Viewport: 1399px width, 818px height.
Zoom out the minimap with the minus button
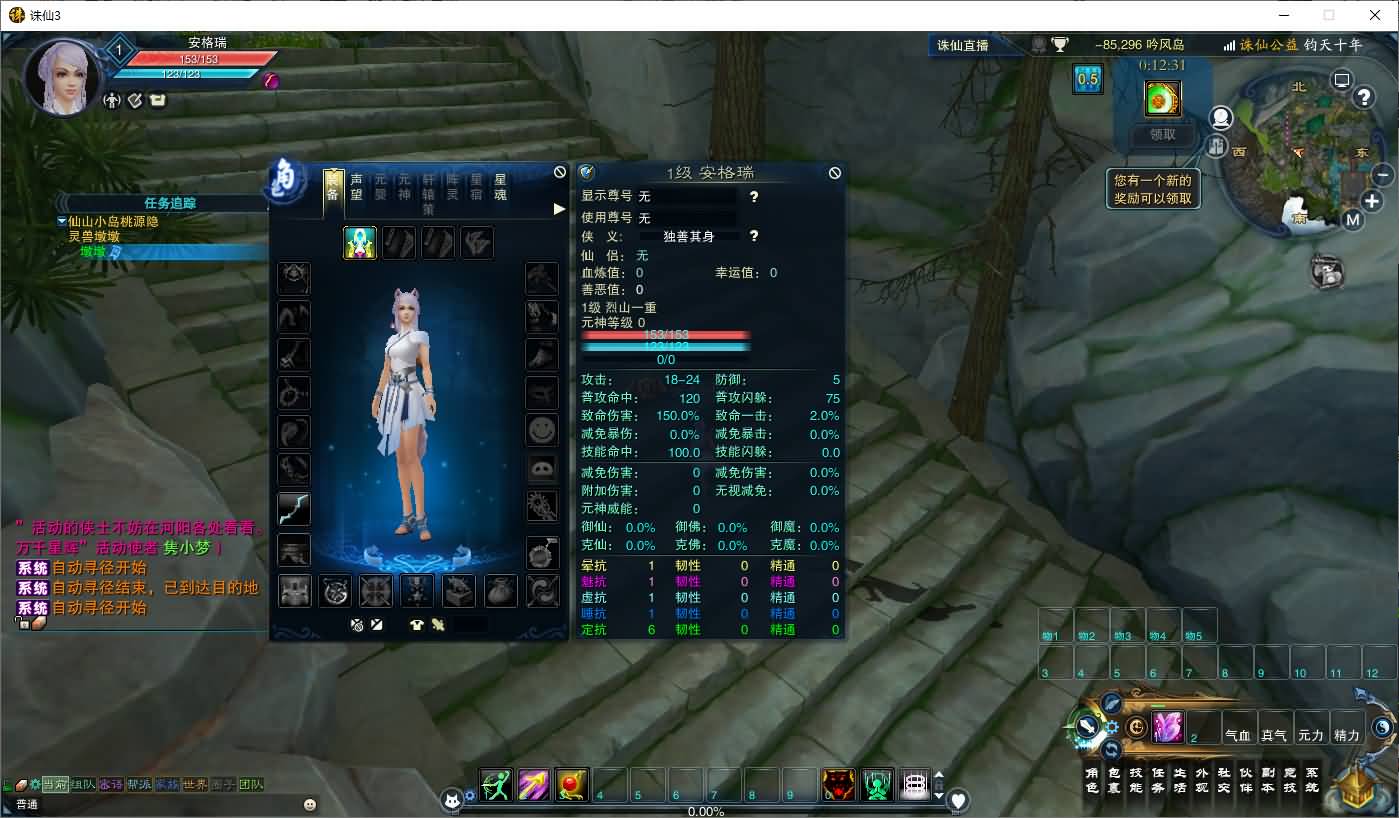(1383, 174)
